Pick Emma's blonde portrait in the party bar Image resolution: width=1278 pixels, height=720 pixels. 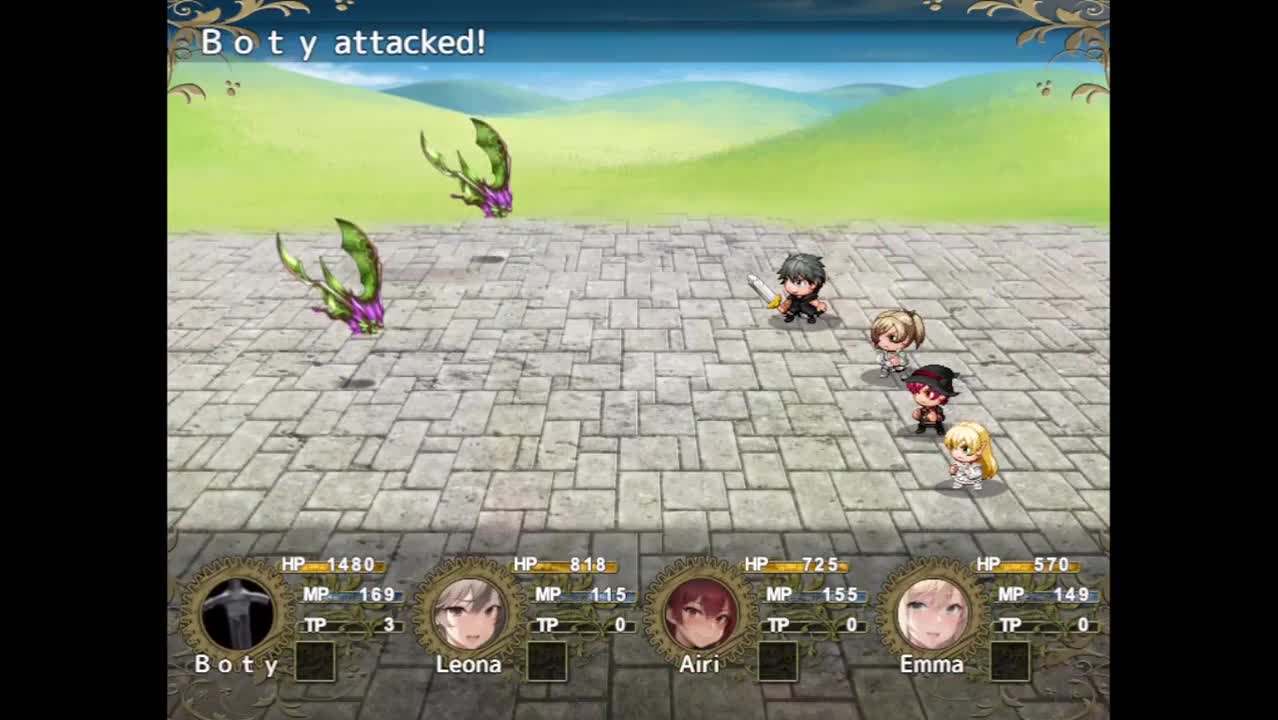(932, 612)
